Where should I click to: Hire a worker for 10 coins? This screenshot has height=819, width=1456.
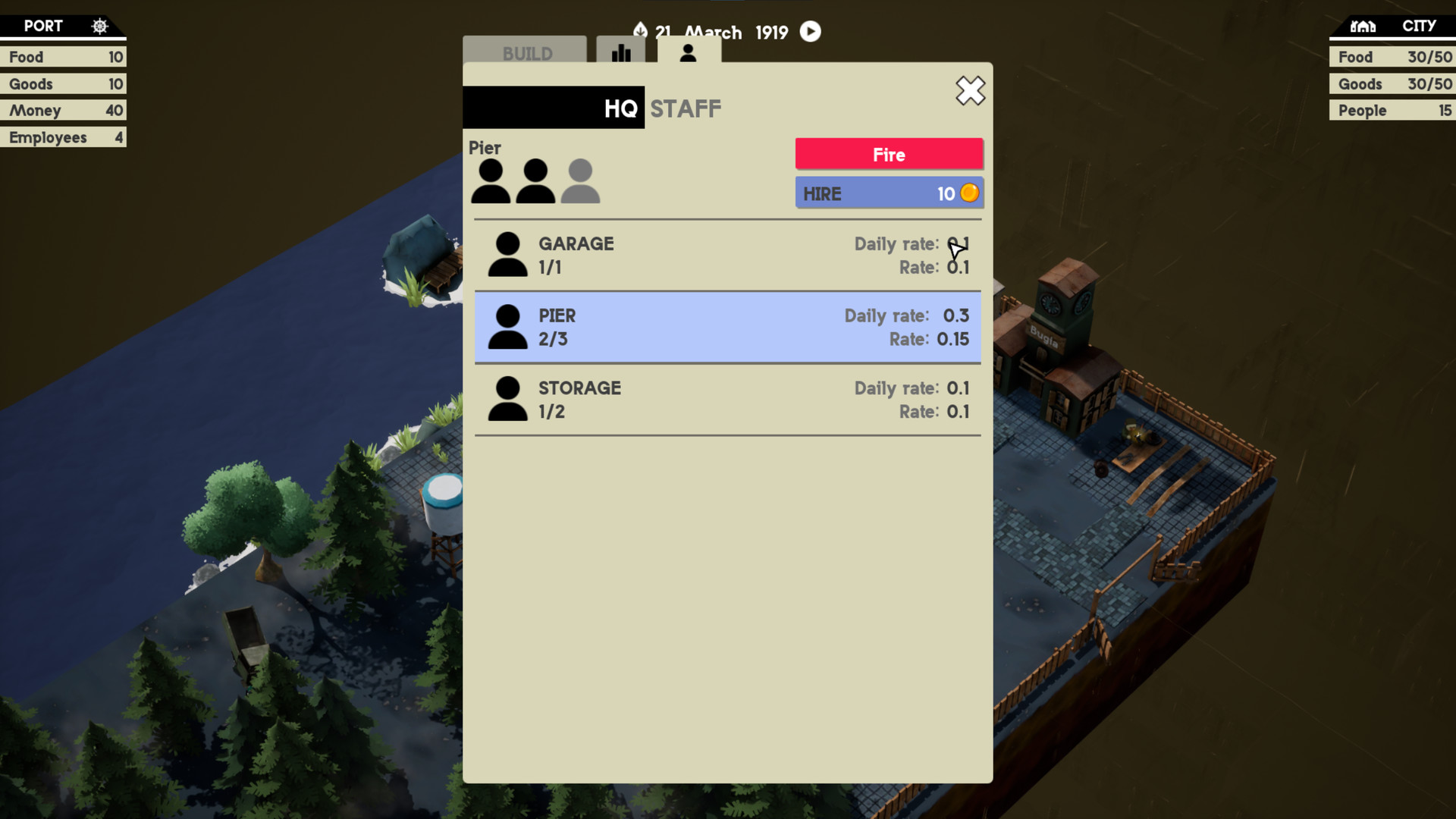click(x=888, y=193)
